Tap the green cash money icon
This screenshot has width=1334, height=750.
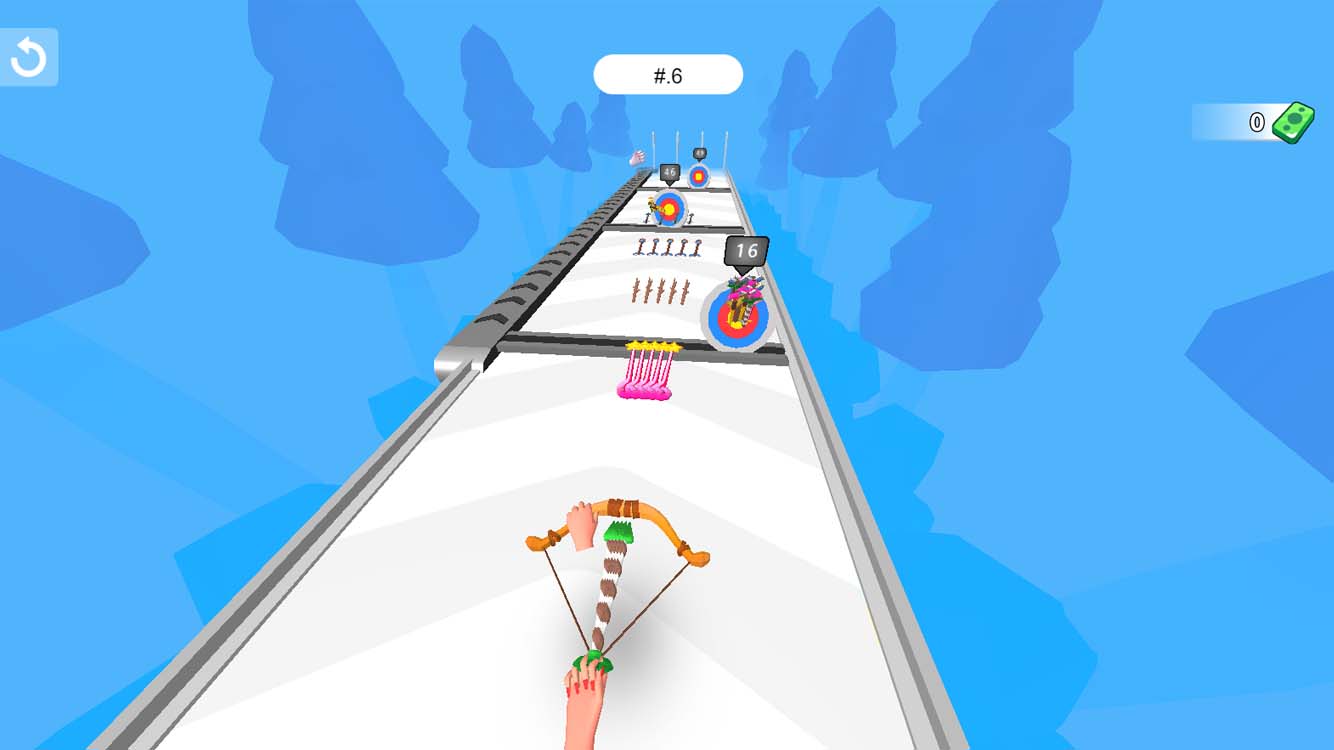1292,121
